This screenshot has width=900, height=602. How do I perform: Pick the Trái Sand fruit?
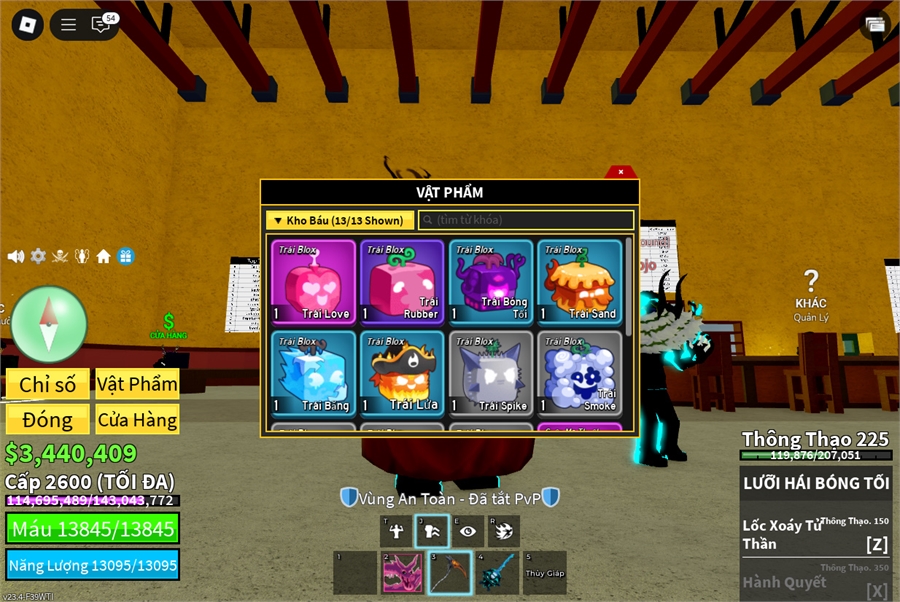pos(579,282)
